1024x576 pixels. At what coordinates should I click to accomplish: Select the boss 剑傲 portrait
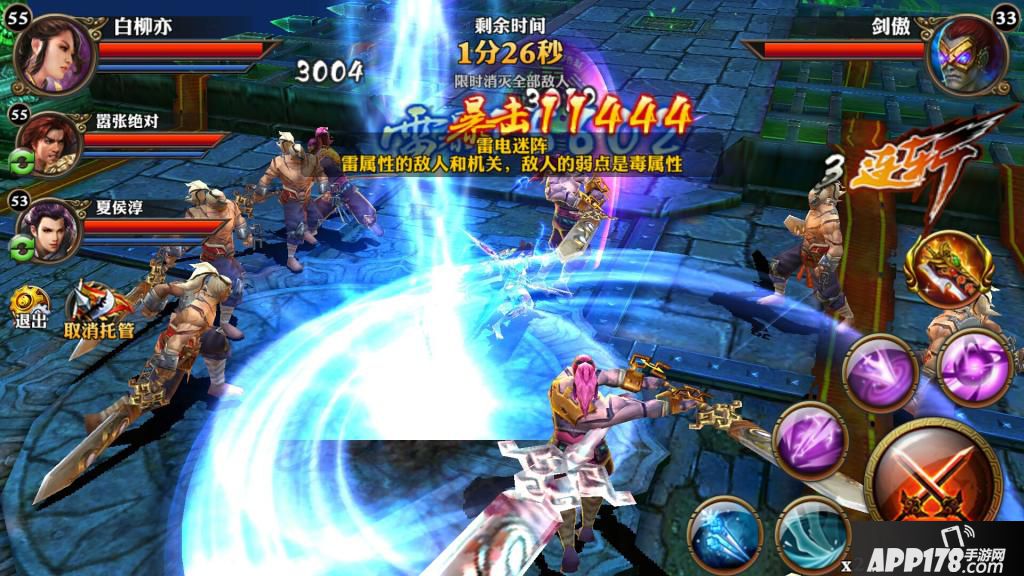coord(967,54)
